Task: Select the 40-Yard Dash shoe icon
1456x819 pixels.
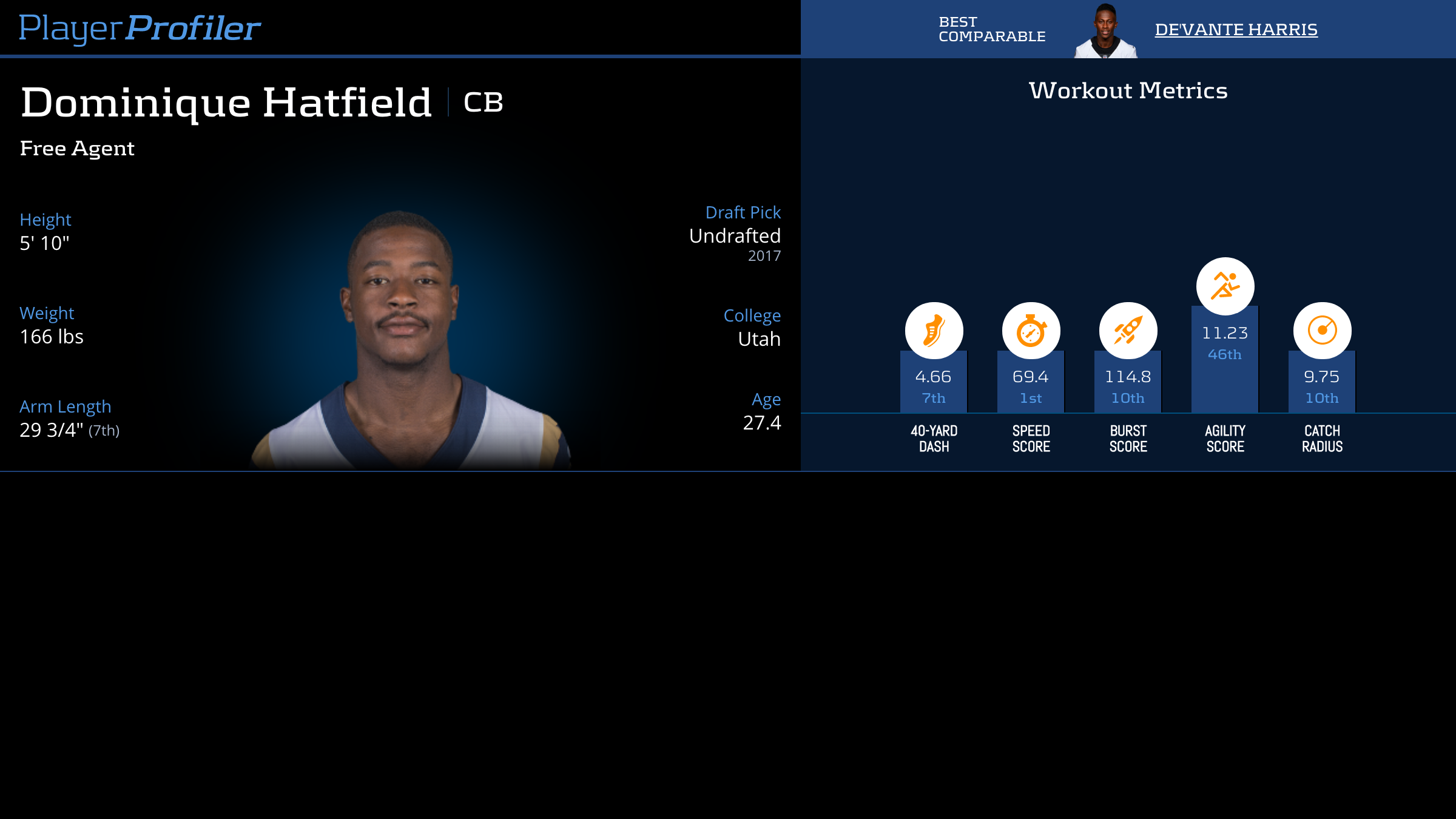Action: pos(934,331)
